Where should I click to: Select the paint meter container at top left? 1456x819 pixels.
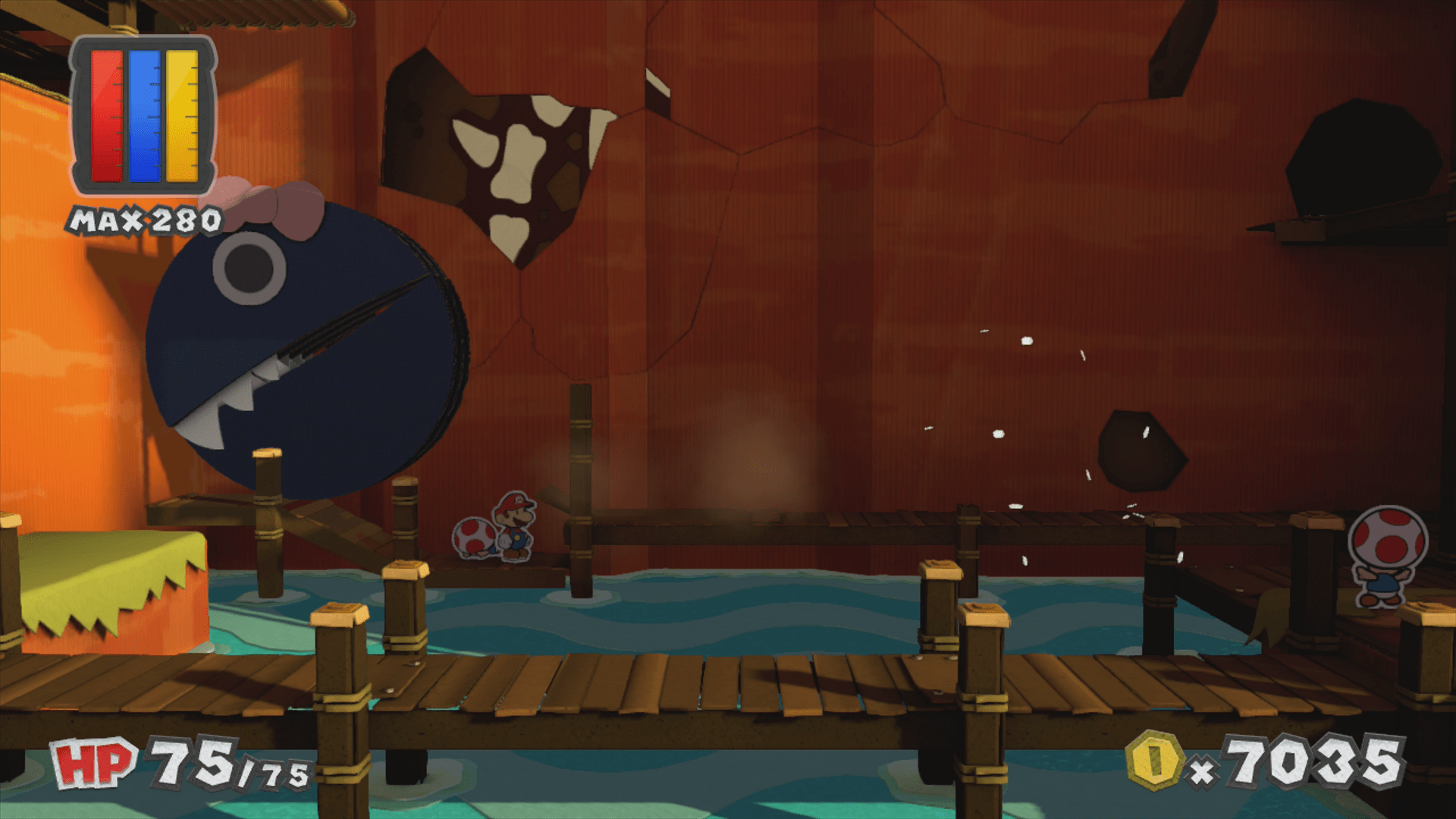click(x=144, y=114)
